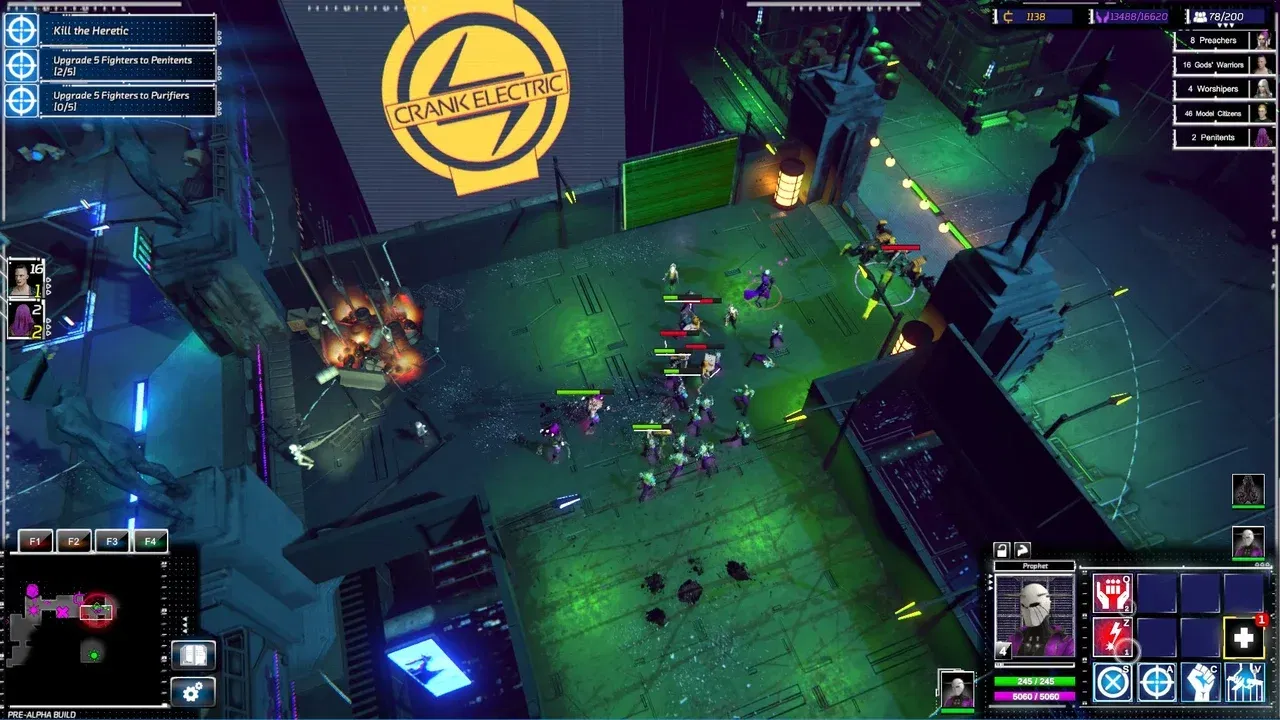Click the purple 5060/5060 faith bar

tap(1035, 697)
